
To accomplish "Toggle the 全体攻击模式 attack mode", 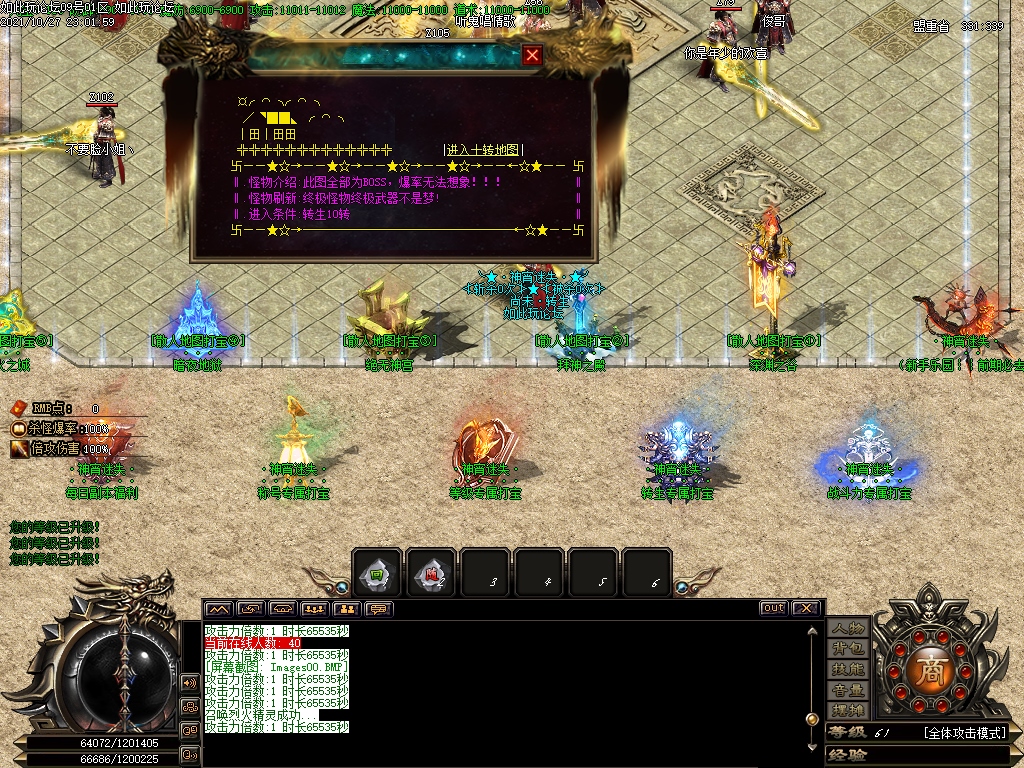I will [x=964, y=733].
